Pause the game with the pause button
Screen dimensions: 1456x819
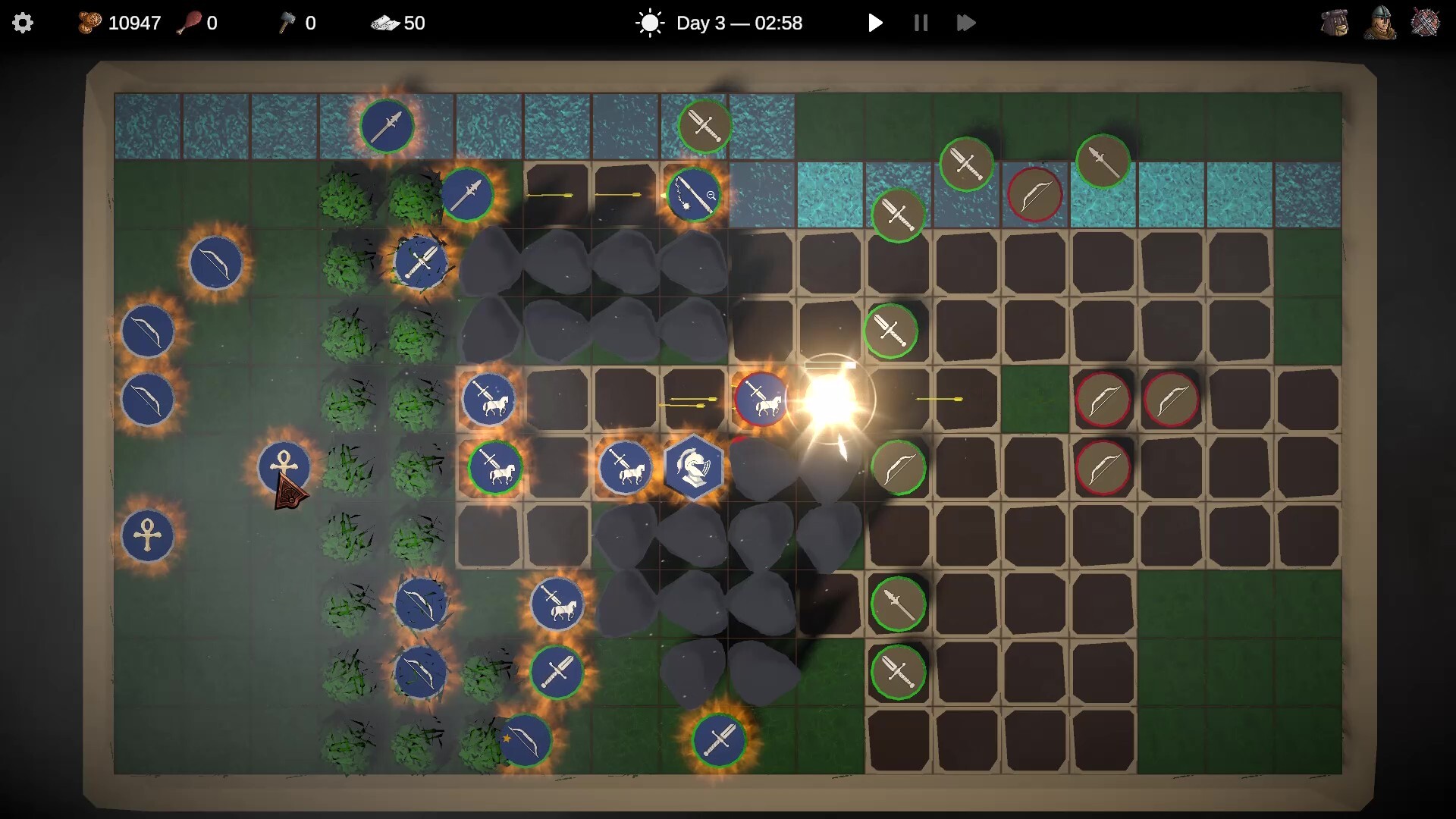coord(920,23)
